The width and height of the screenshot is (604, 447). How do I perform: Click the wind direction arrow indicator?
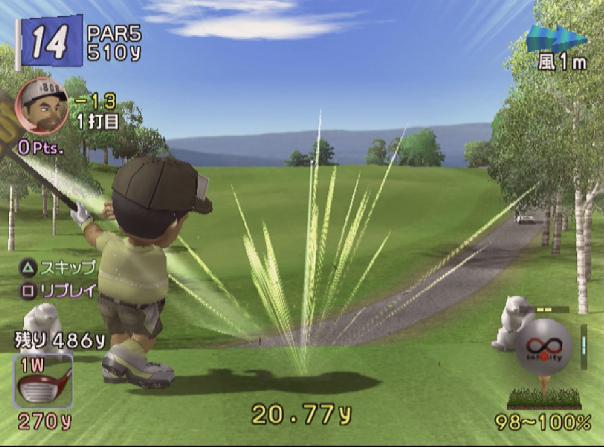point(556,40)
